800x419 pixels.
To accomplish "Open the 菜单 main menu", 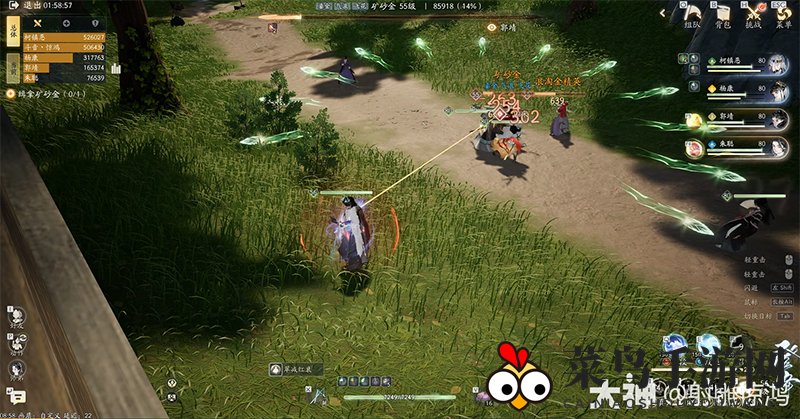I will pyautogui.click(x=785, y=14).
